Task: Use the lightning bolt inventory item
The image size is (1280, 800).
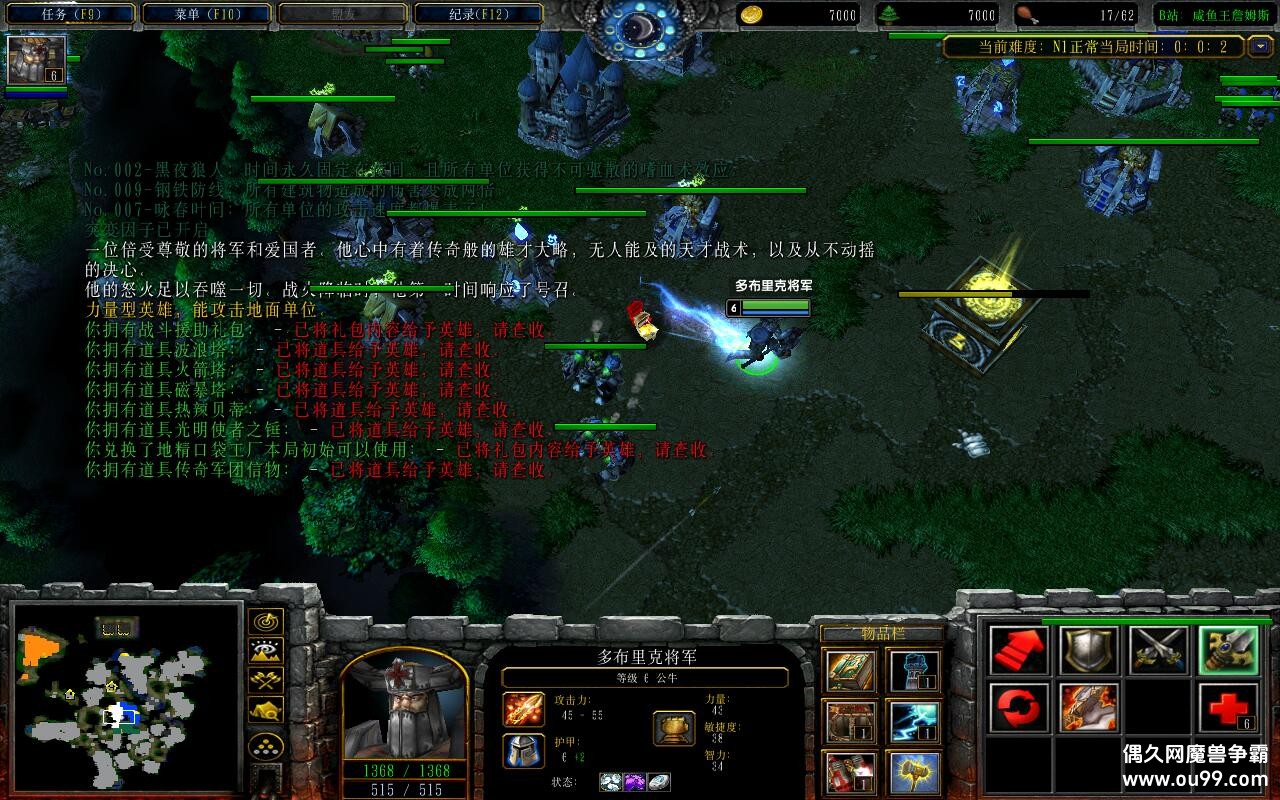Action: tap(914, 722)
